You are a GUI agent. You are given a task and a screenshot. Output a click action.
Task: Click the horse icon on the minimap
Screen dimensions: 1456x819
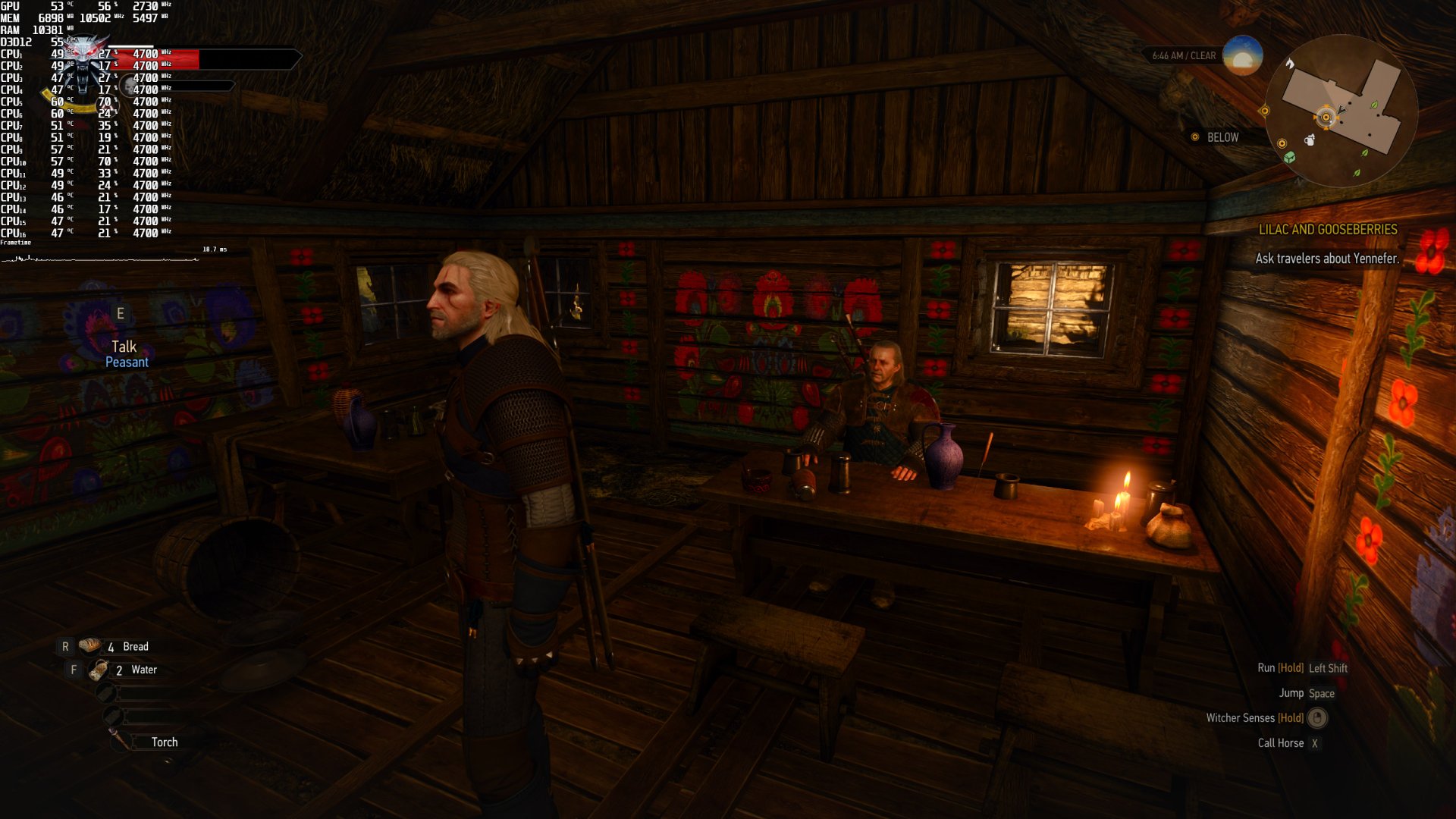coord(1290,64)
